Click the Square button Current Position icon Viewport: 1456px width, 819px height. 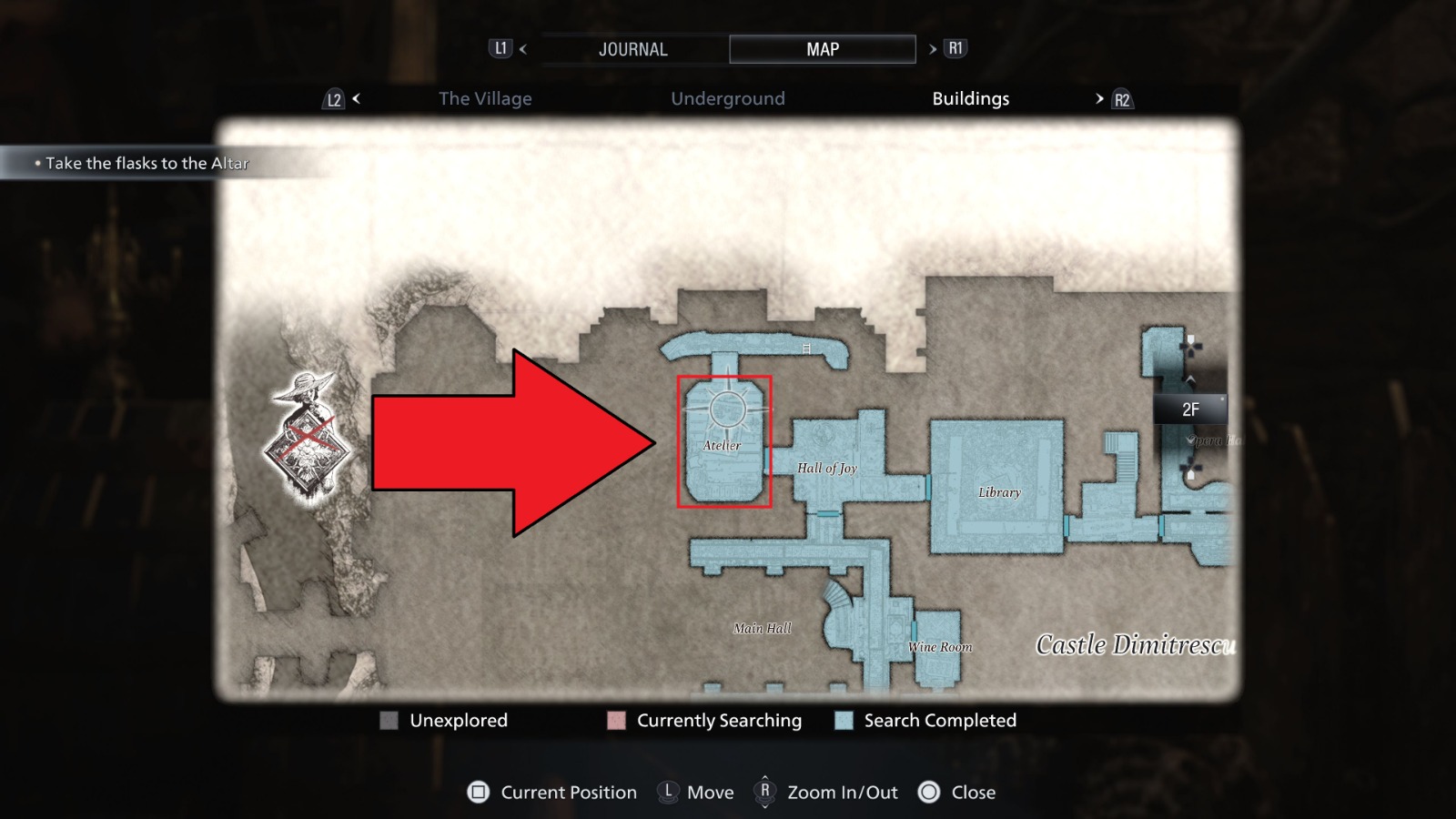(x=480, y=793)
